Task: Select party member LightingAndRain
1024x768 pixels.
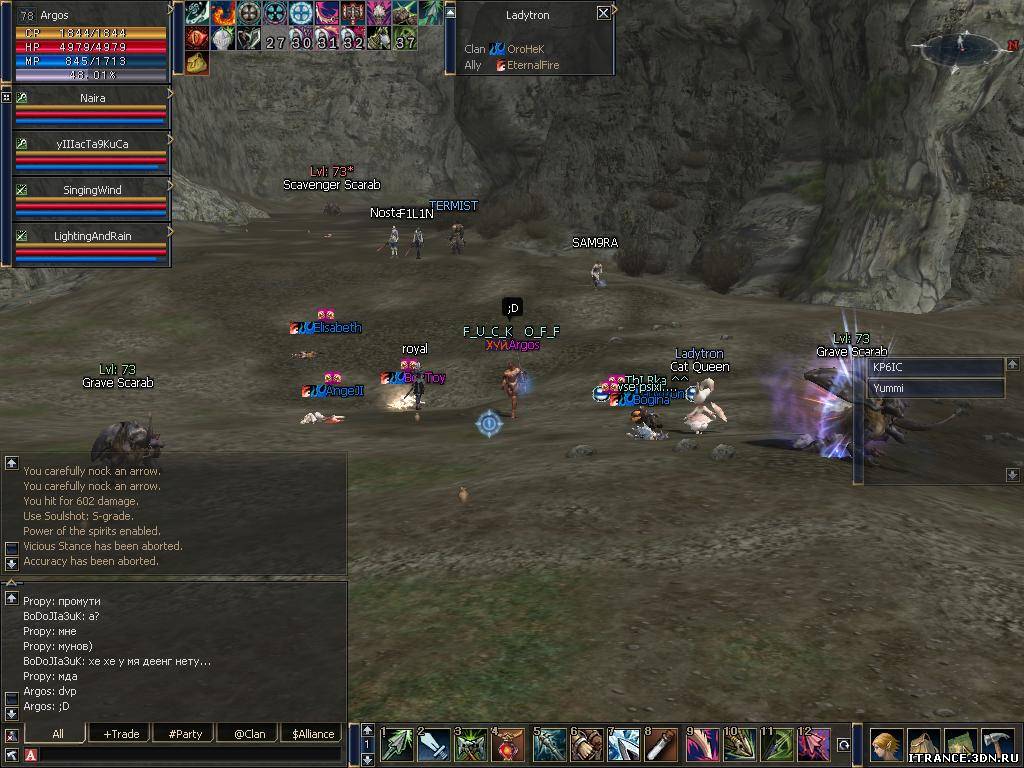Action: point(92,235)
